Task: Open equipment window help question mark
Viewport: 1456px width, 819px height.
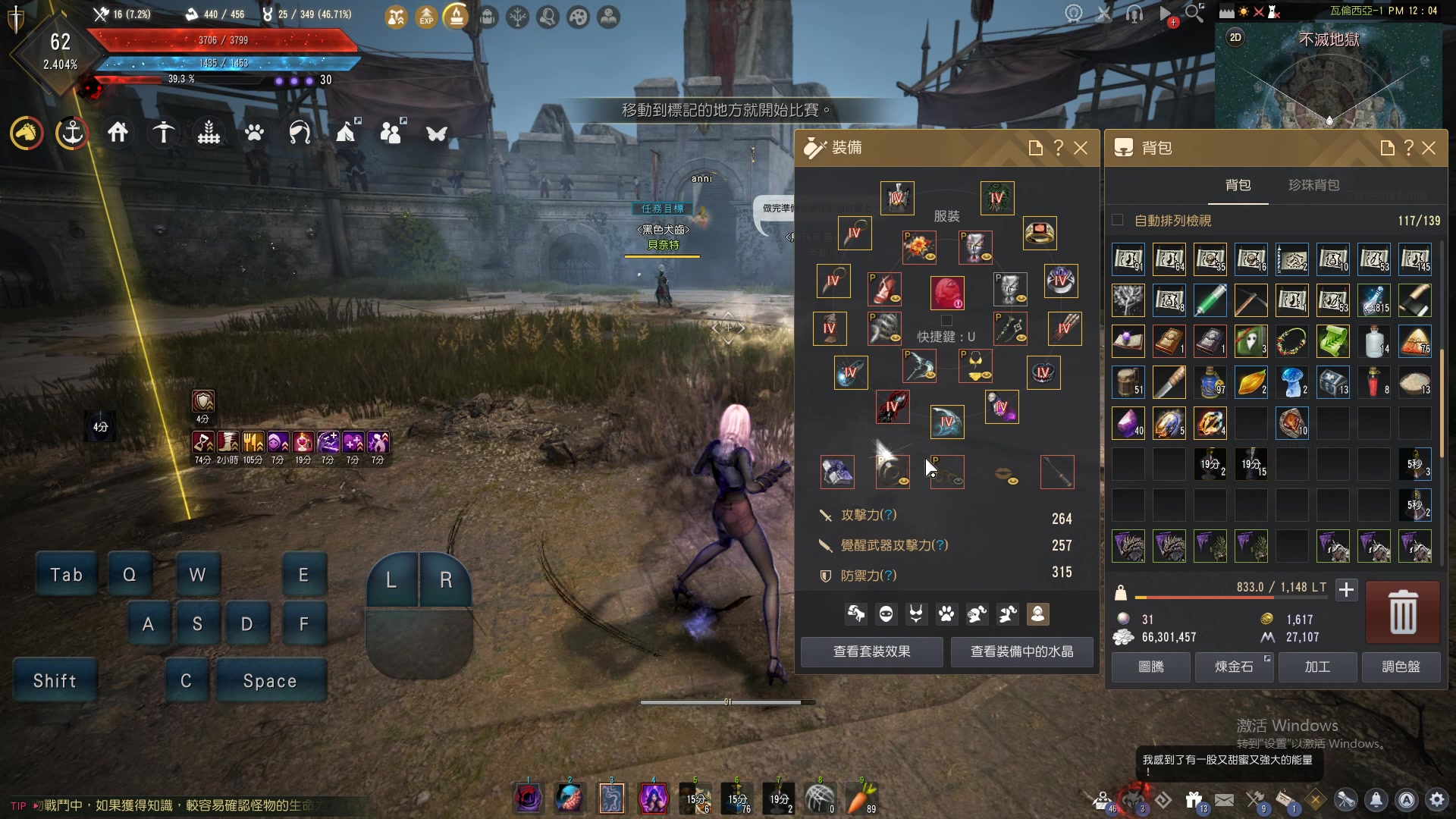Action: (1059, 148)
